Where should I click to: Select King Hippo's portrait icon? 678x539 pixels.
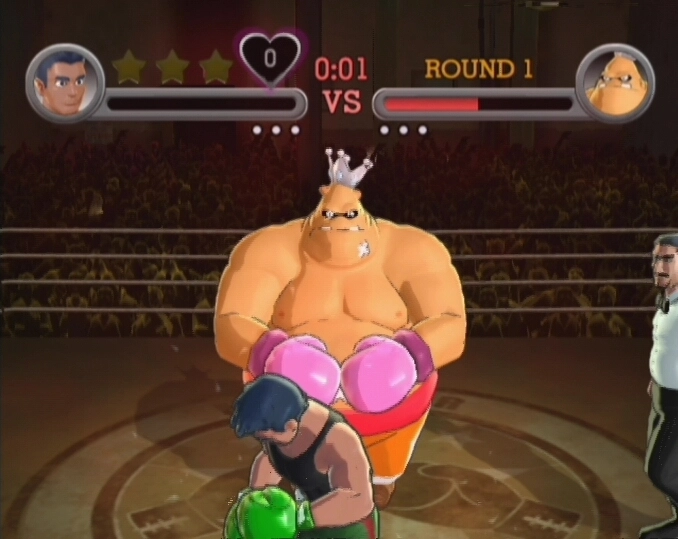(615, 82)
